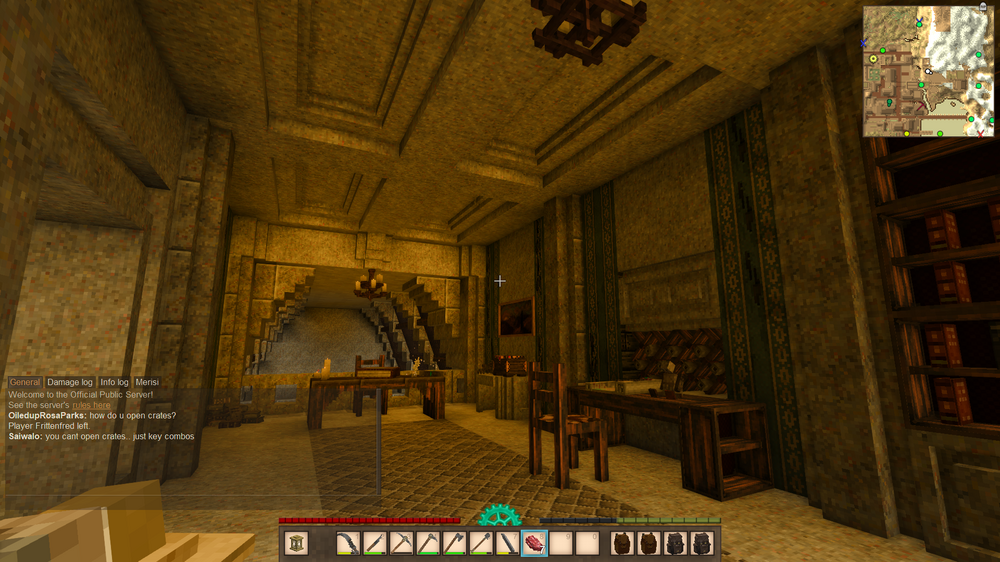The height and width of the screenshot is (562, 1000).
Task: Switch to the General chat tab
Action: [x=25, y=382]
